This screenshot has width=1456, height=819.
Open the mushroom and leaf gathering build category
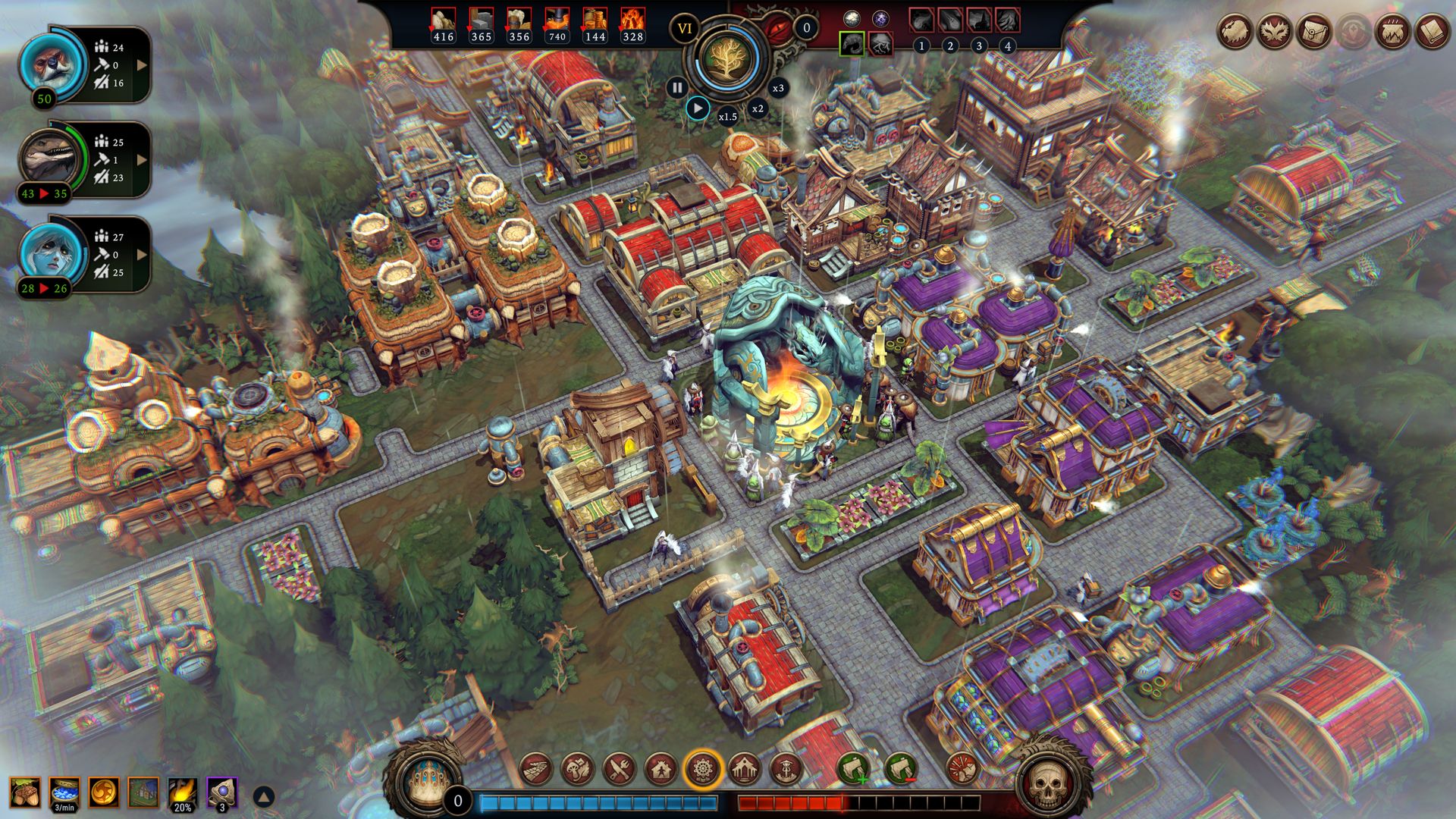tap(578, 770)
